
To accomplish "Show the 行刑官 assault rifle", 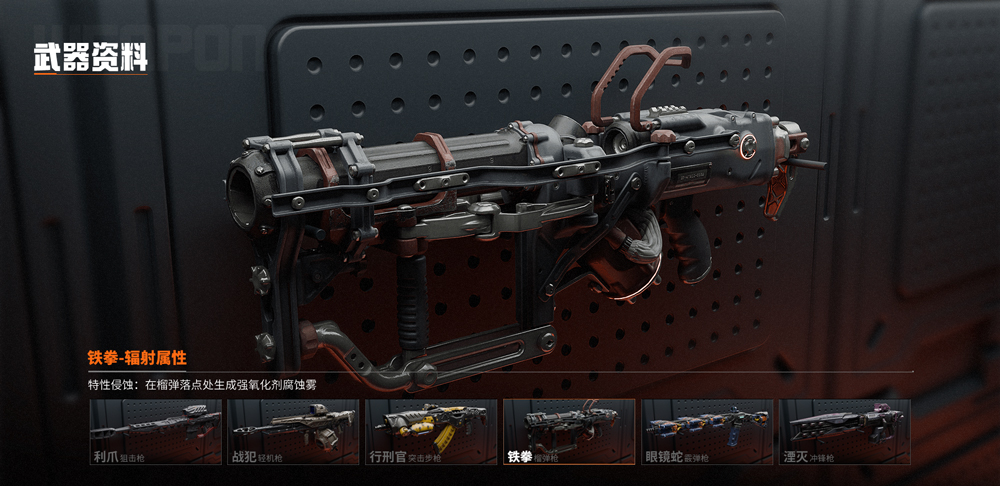I will tap(431, 432).
